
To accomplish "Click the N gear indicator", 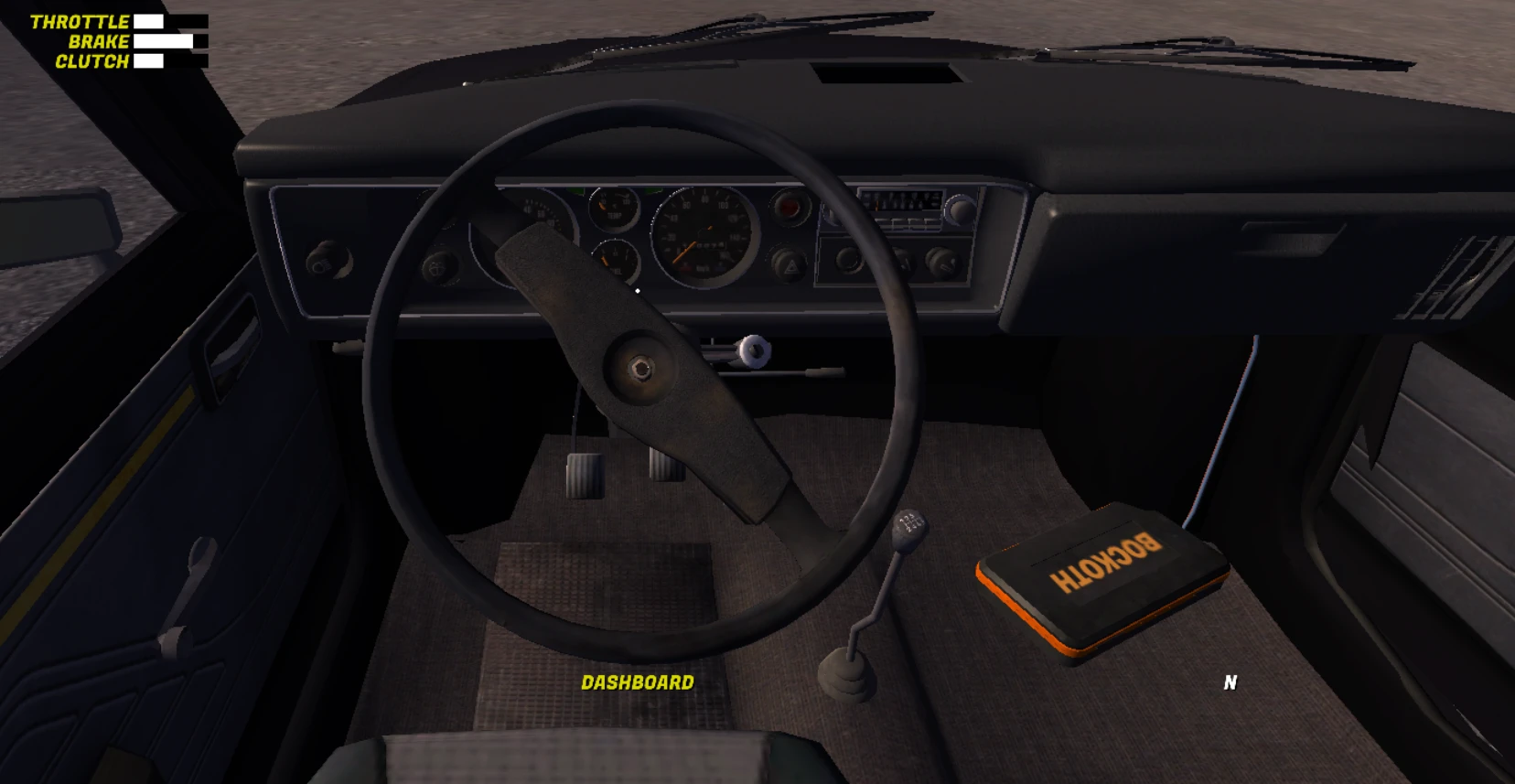I will click(x=1230, y=682).
